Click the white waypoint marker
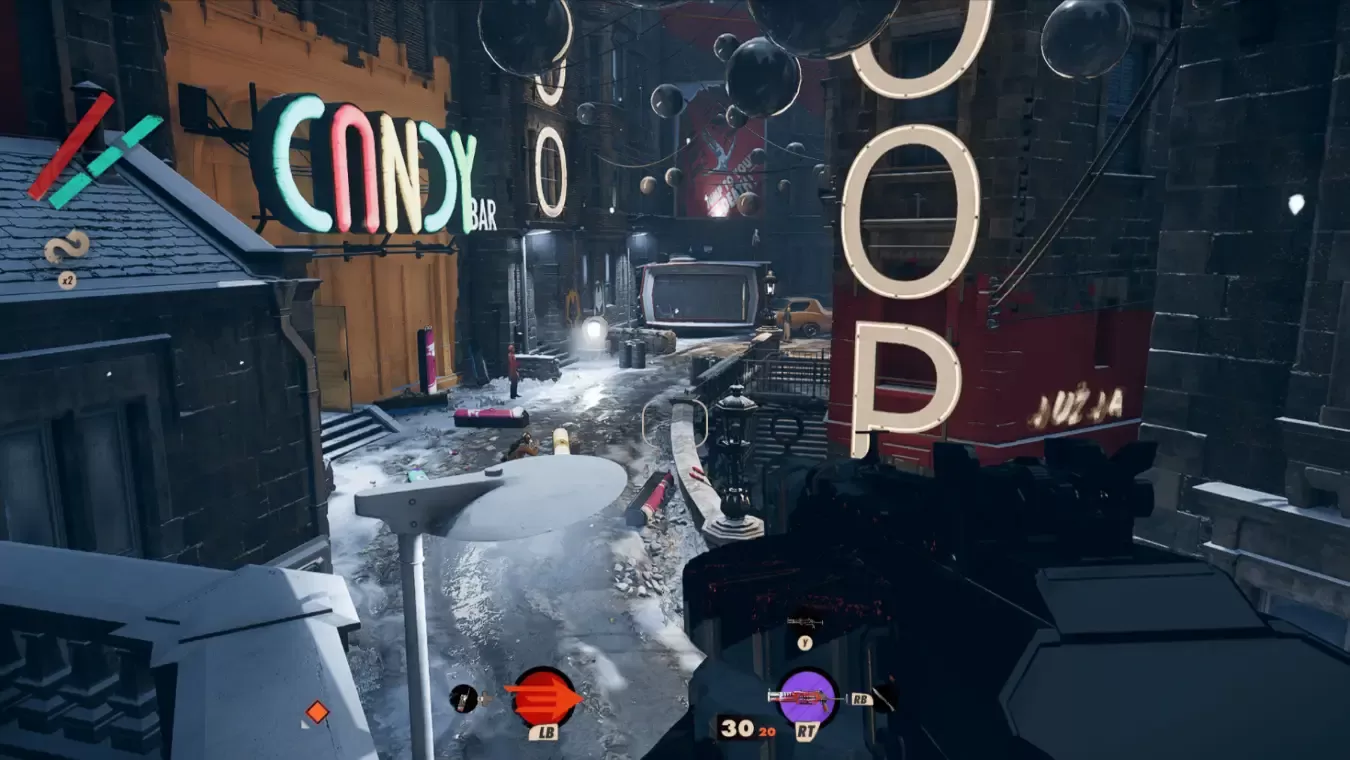 click(x=1297, y=204)
